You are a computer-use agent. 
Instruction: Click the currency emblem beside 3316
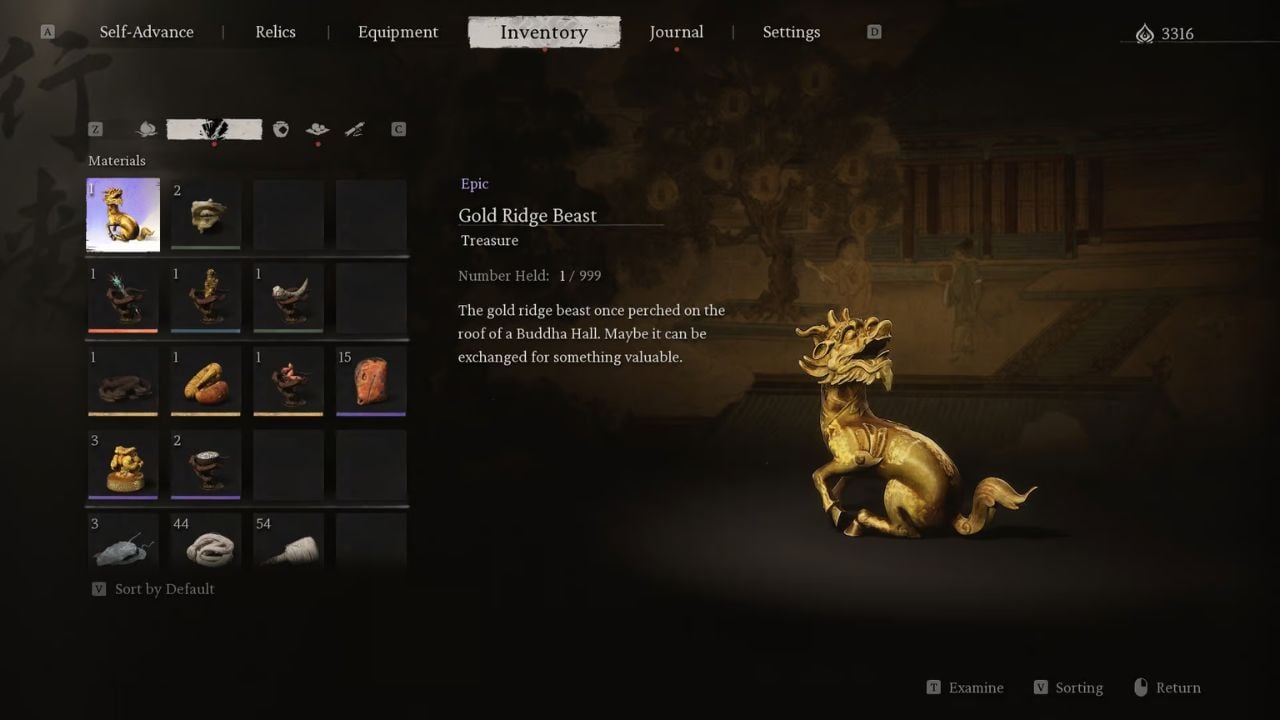coord(1146,32)
